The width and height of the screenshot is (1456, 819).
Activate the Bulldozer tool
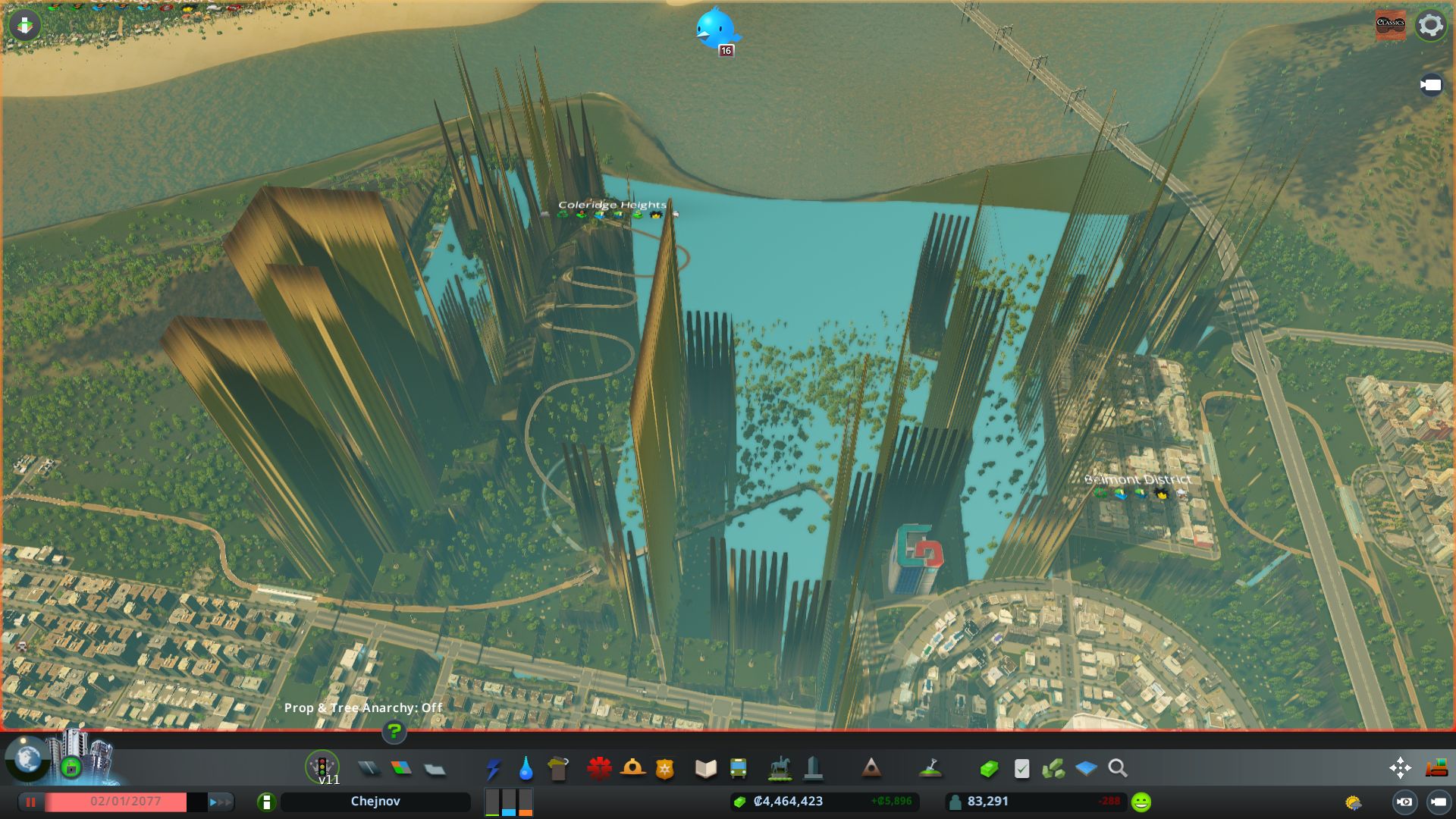click(1436, 767)
